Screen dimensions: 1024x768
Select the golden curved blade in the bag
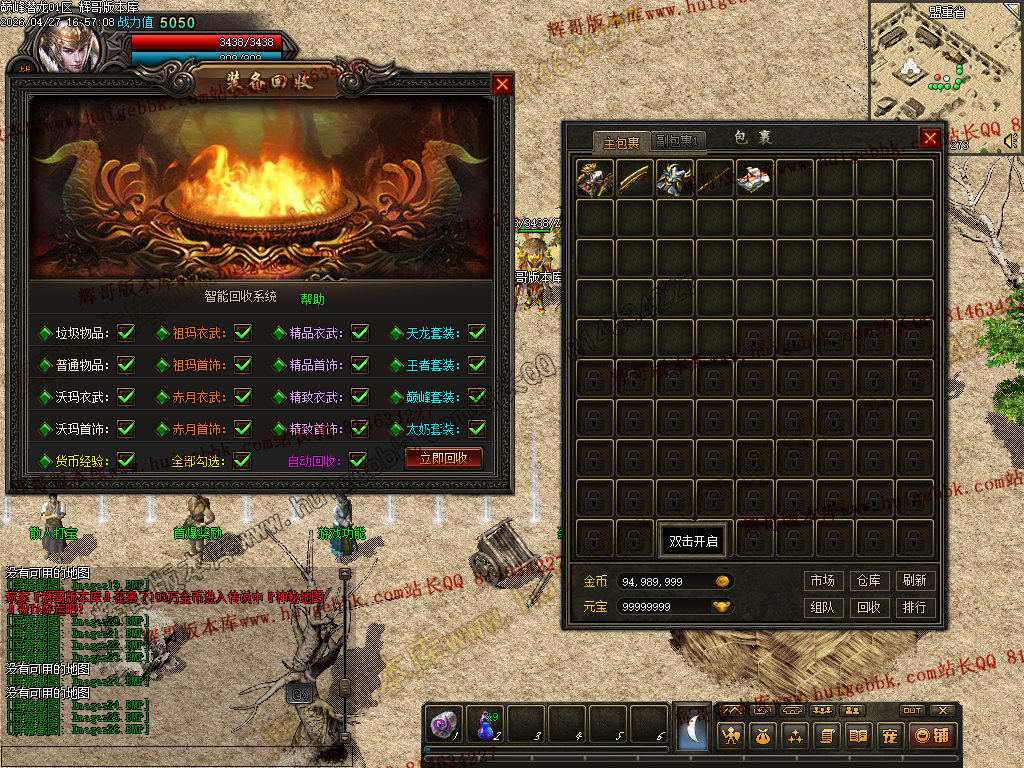pyautogui.click(x=635, y=178)
